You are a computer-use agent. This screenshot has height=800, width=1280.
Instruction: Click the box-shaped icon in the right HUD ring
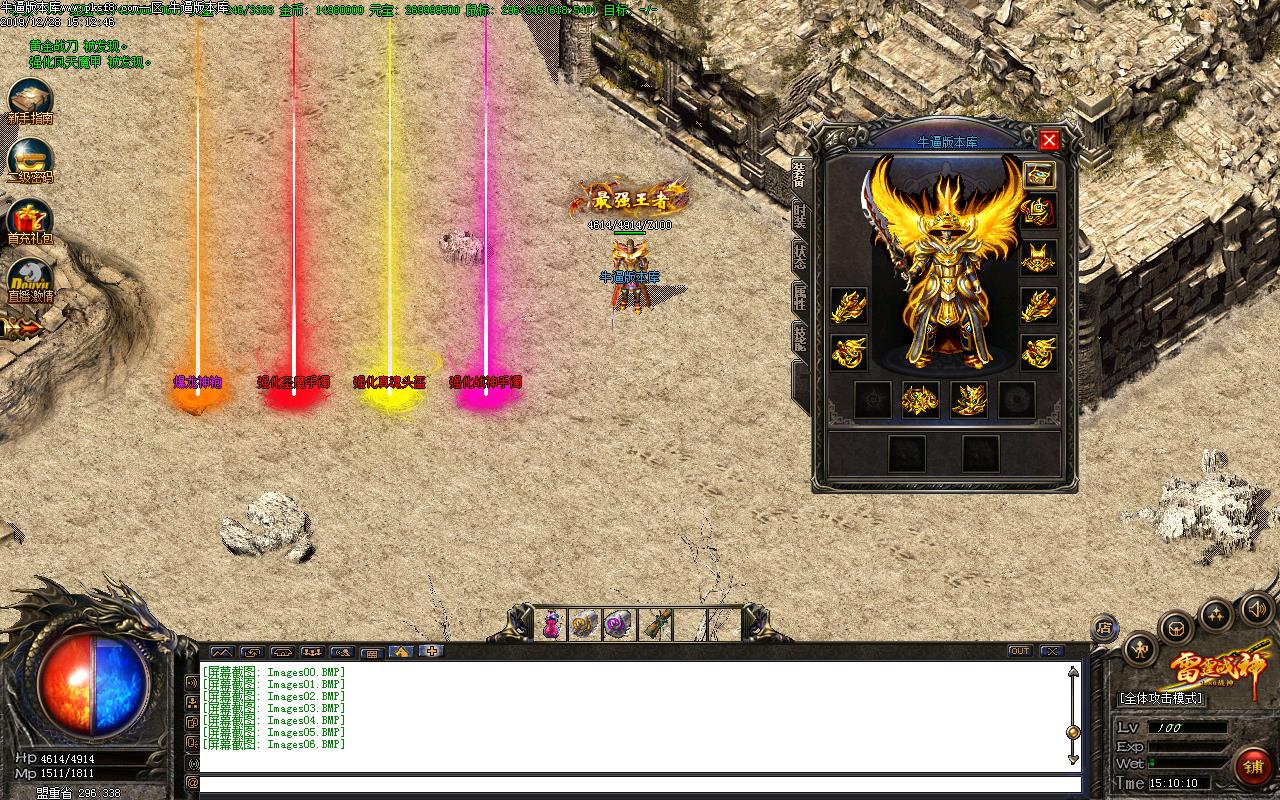tap(1176, 629)
